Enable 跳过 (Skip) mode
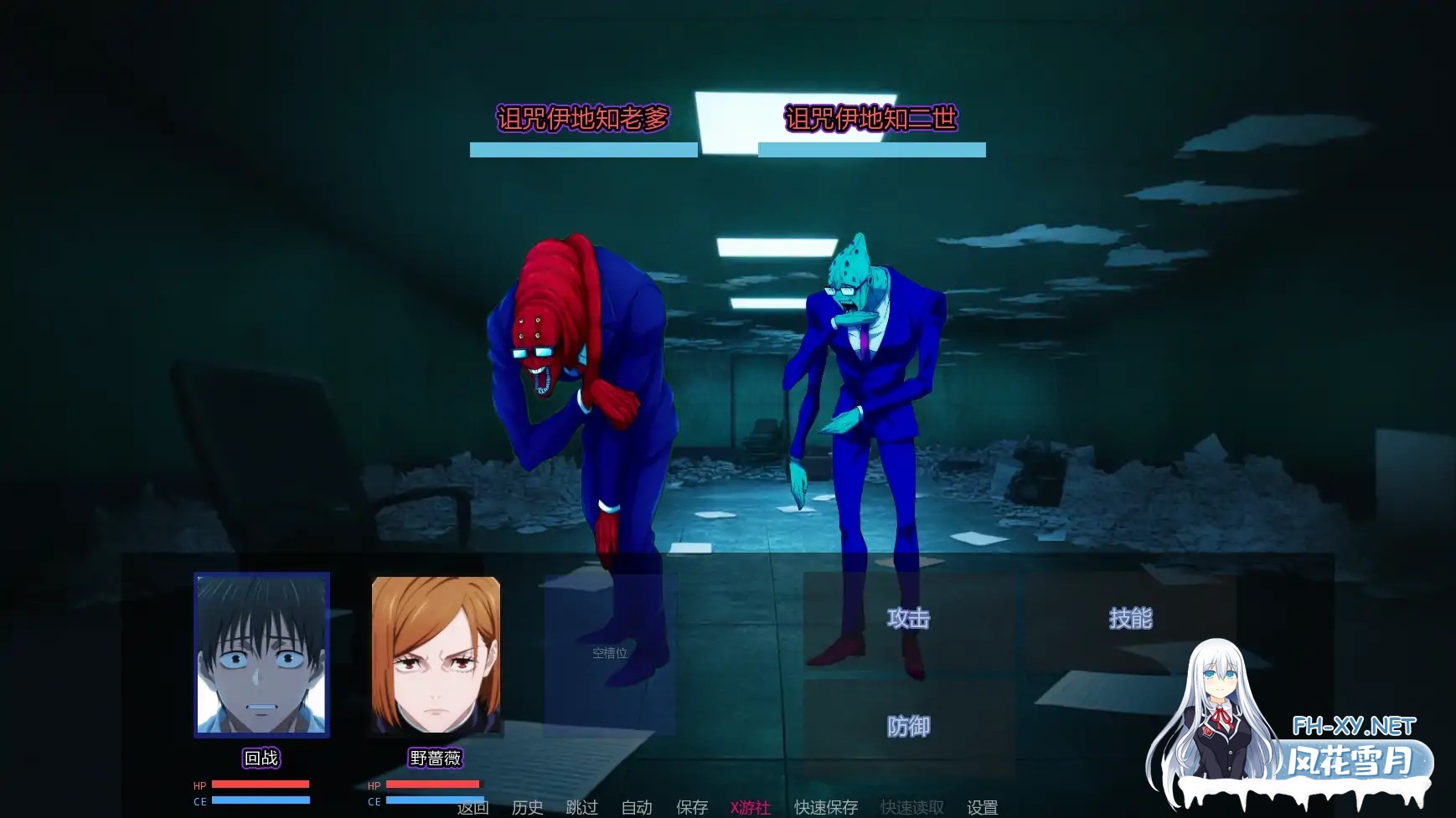The image size is (1456, 818). tap(581, 807)
